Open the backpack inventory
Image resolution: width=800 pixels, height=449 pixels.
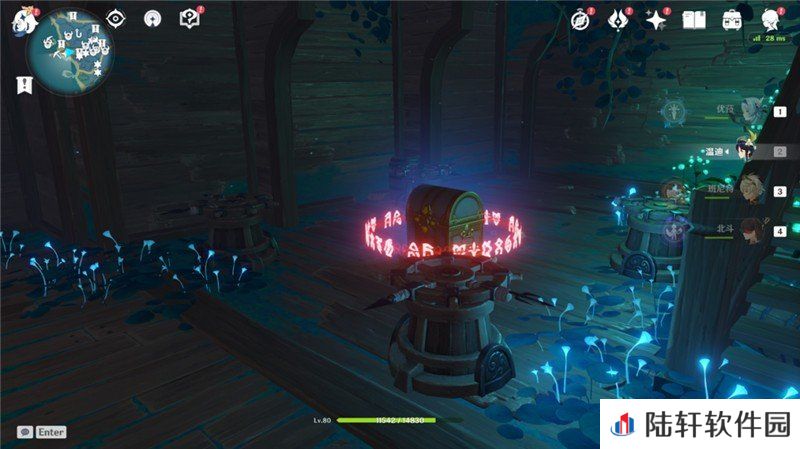coord(731,19)
